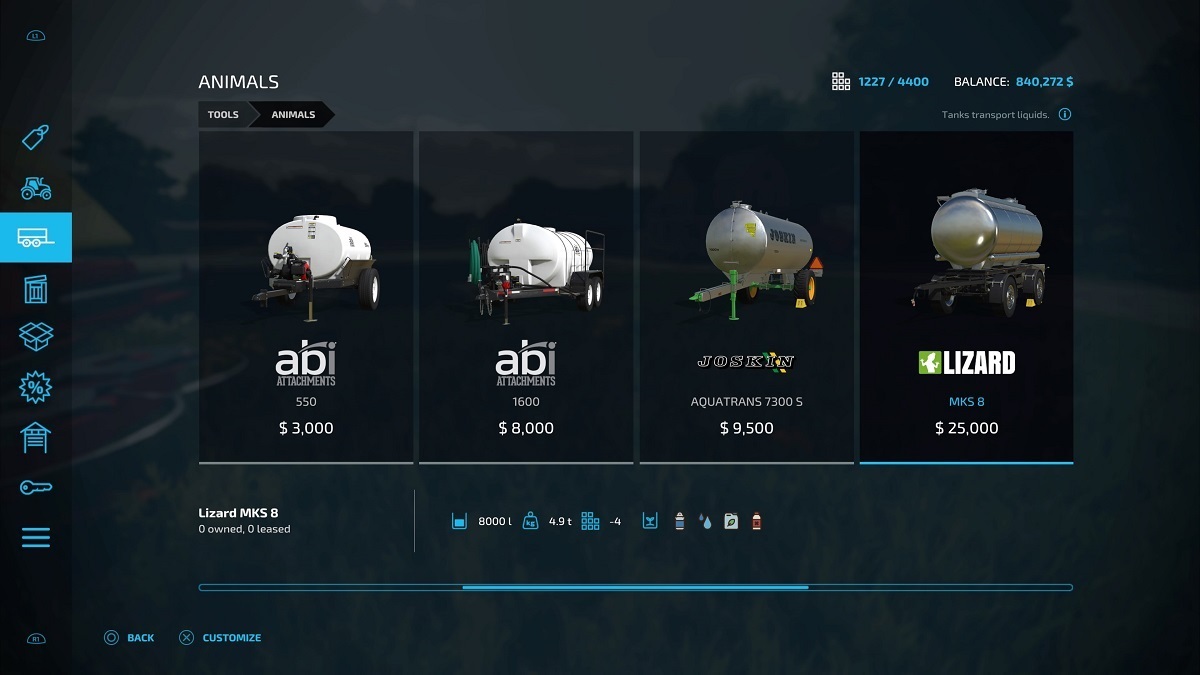Go back to the Tools breadcrumb
1200x675 pixels.
[223, 115]
